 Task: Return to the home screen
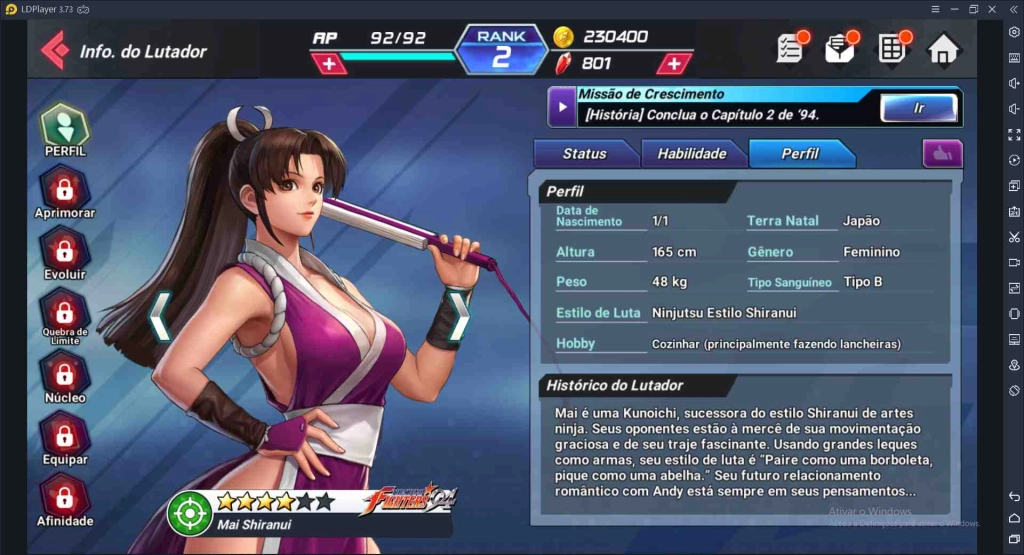click(943, 49)
